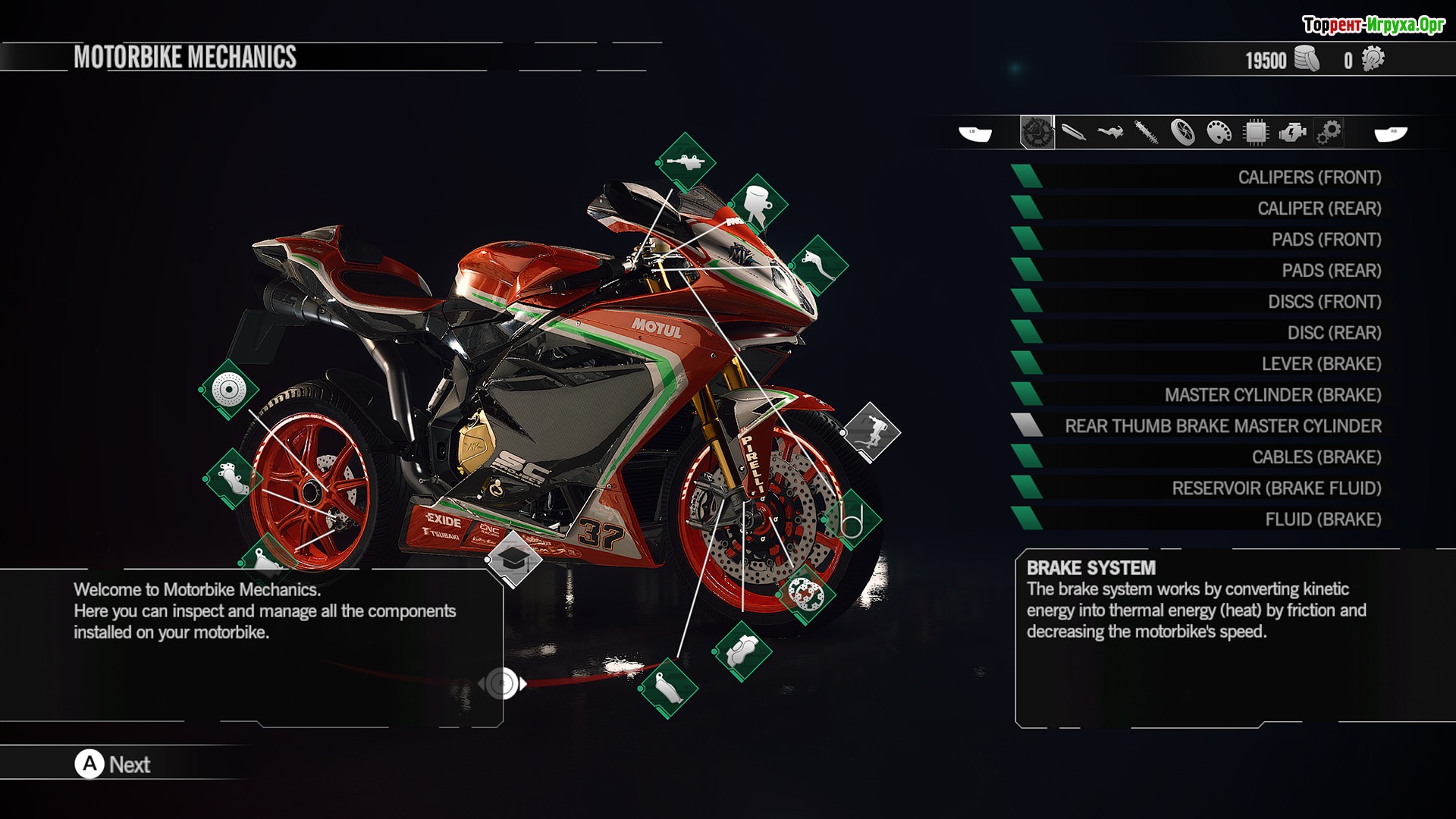Open the engine category tab
This screenshot has height=819, width=1456.
tap(1292, 133)
